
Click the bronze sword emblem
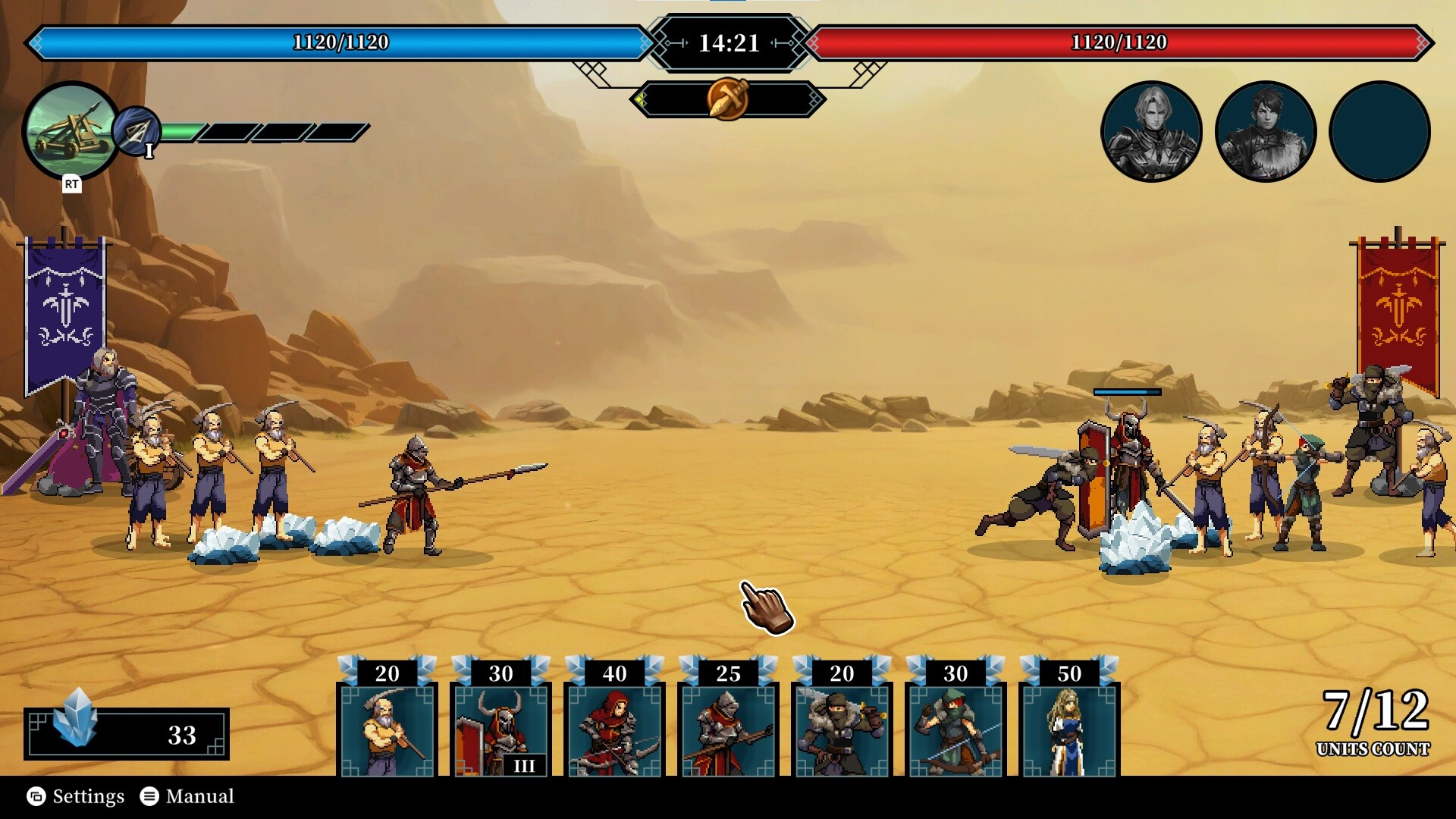click(x=728, y=99)
